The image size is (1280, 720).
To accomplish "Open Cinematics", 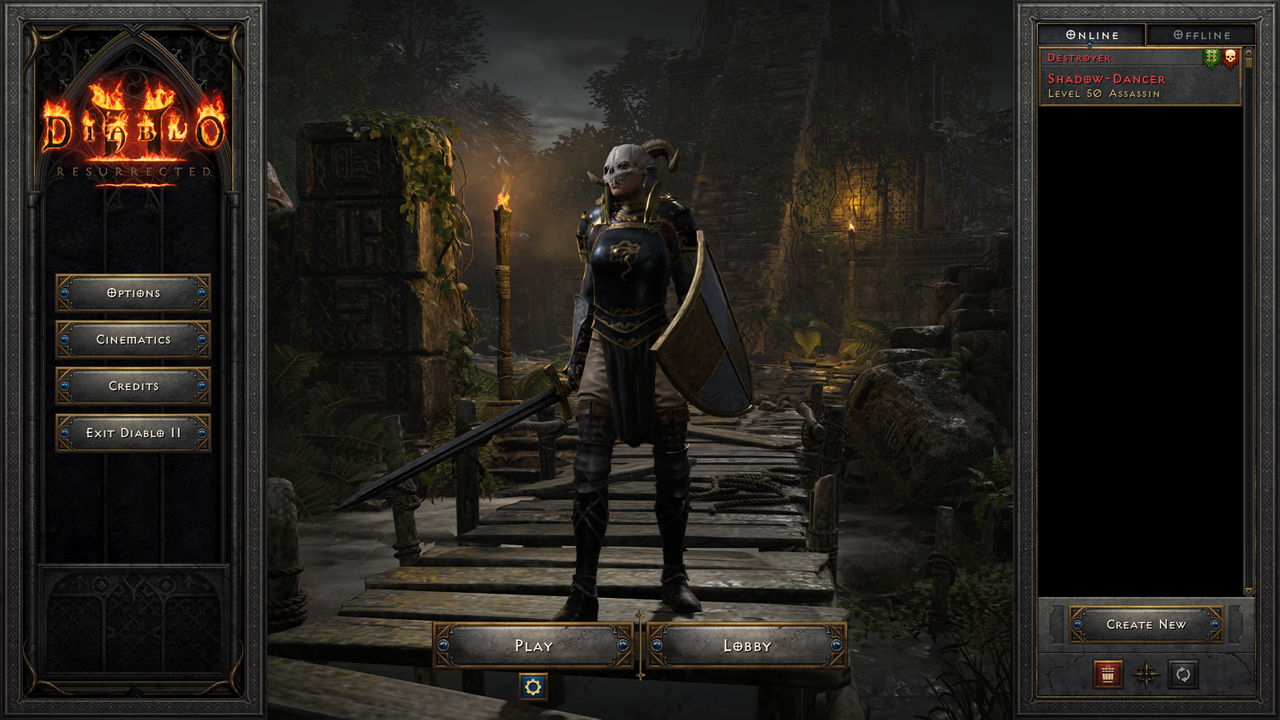I will click(x=133, y=340).
